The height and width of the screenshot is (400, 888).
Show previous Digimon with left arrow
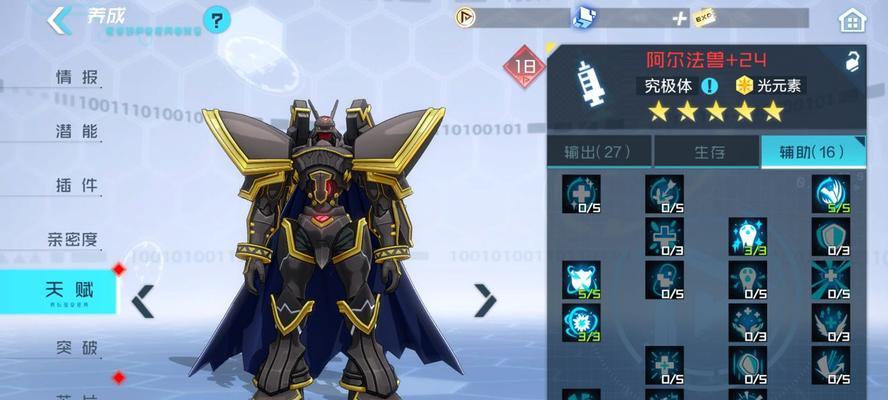pyautogui.click(x=144, y=300)
